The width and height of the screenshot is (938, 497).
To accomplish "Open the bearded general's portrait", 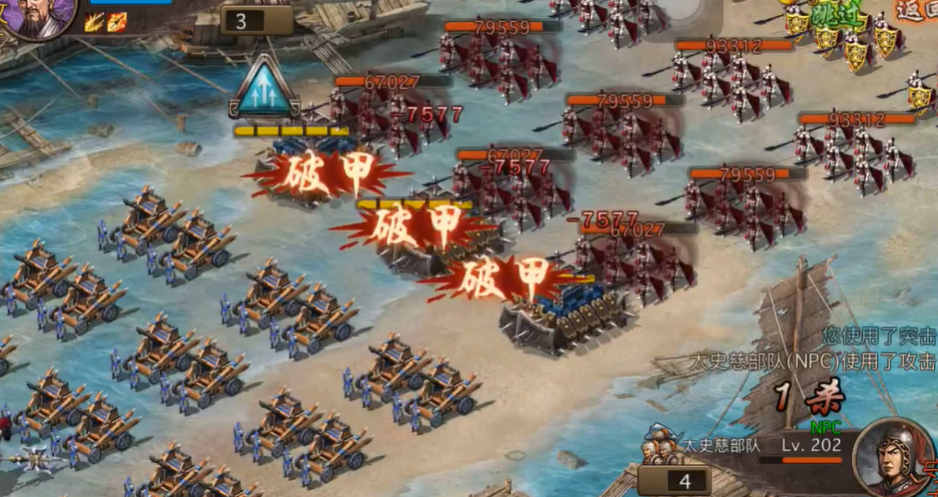I will [38, 17].
